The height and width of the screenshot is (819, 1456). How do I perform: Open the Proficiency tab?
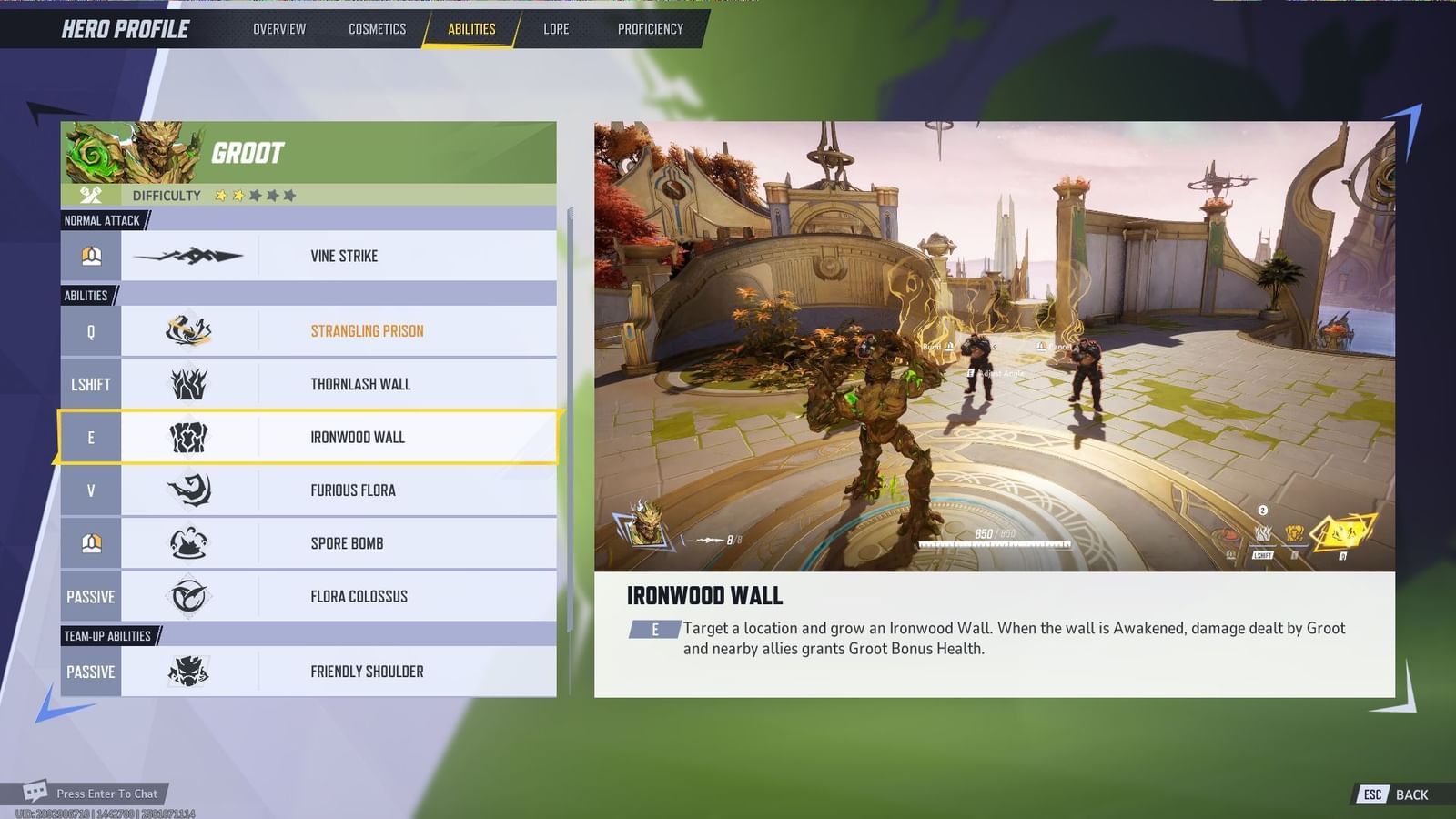(650, 28)
